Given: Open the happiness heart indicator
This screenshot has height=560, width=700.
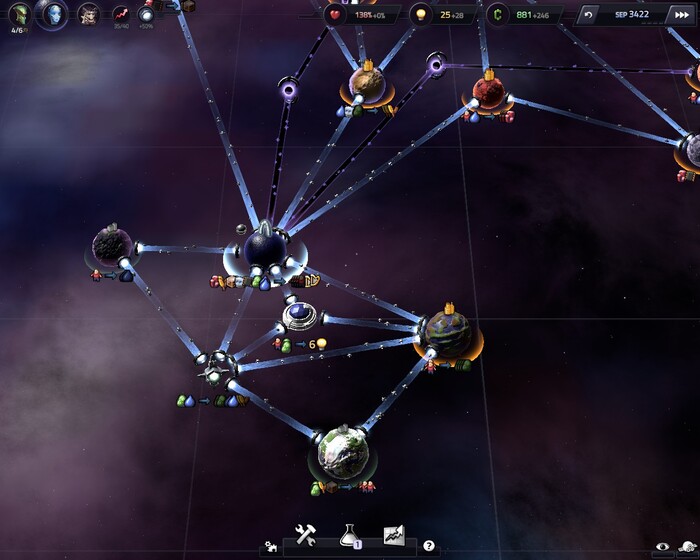Looking at the screenshot, I should [335, 15].
